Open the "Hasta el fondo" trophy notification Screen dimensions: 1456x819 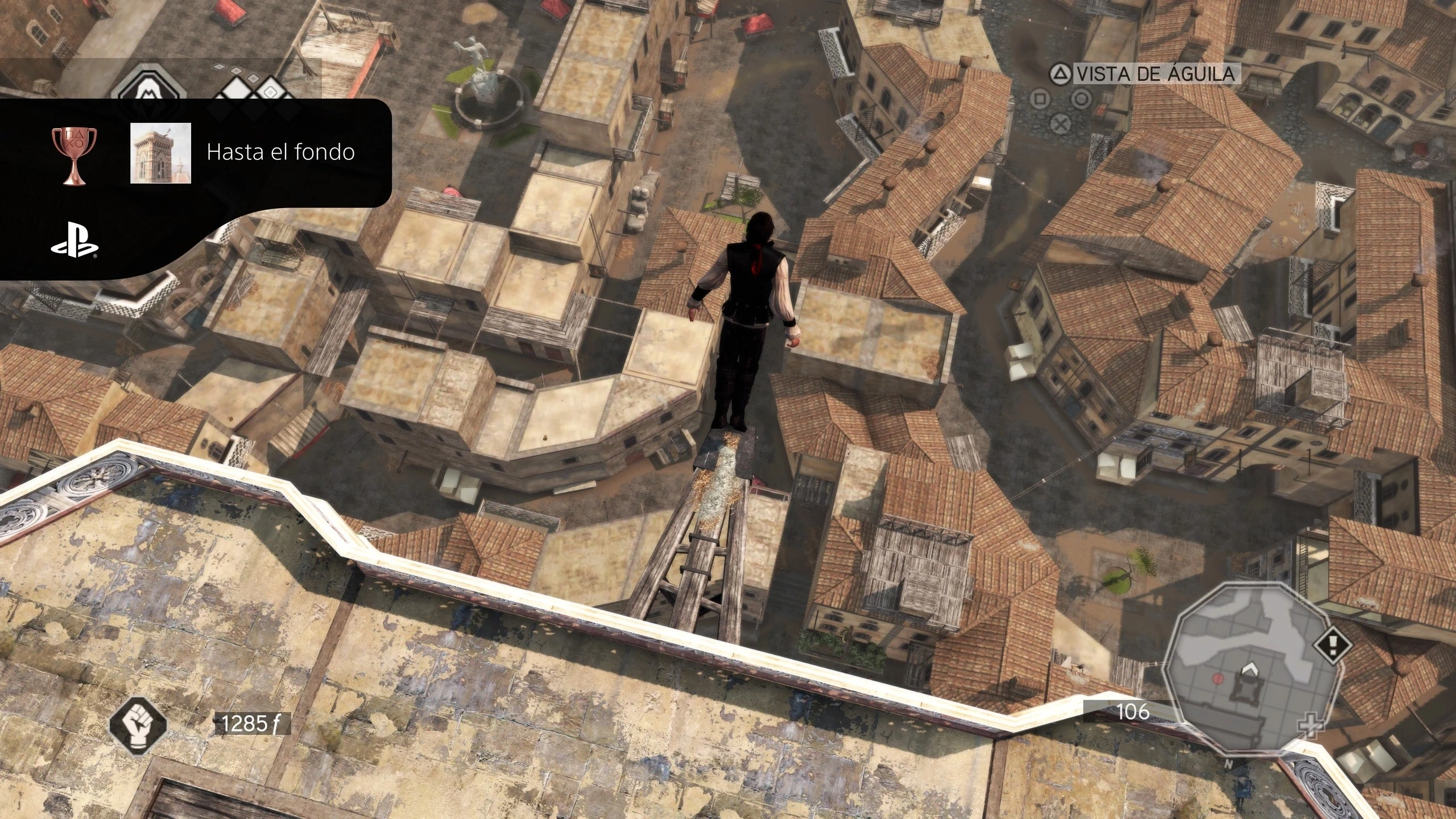(x=280, y=152)
